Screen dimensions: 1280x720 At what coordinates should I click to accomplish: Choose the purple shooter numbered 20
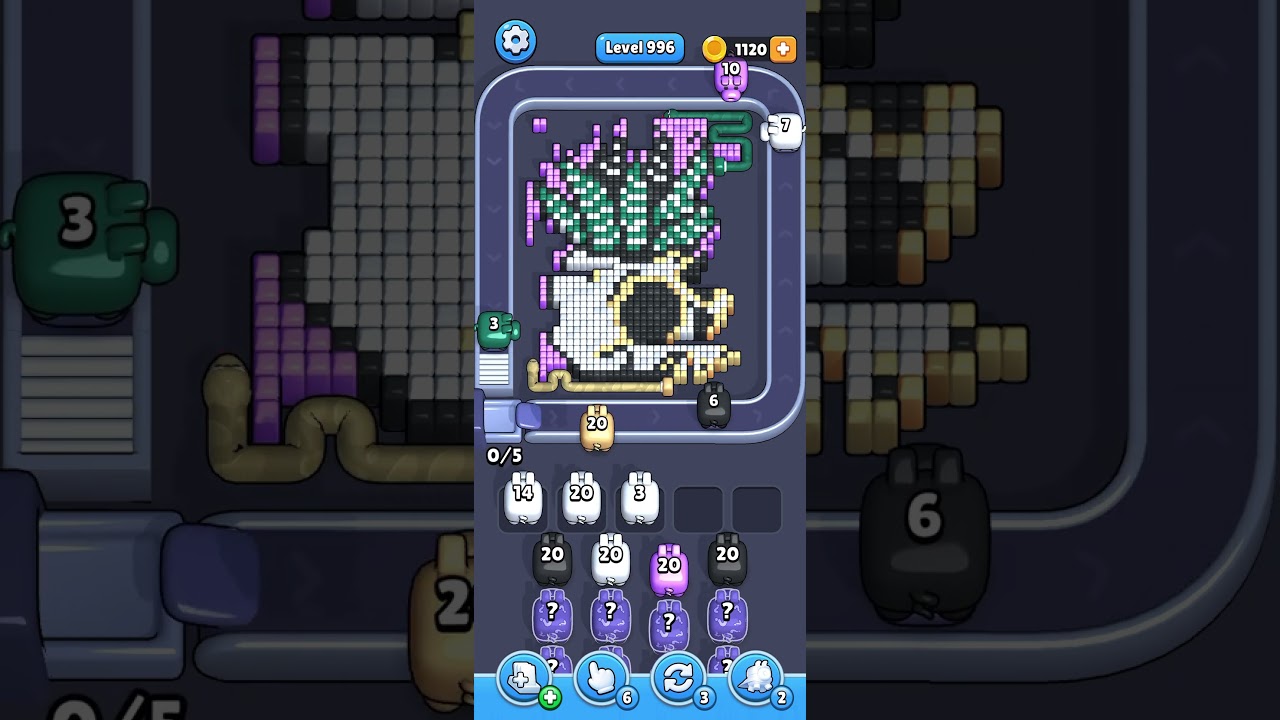[x=668, y=571]
